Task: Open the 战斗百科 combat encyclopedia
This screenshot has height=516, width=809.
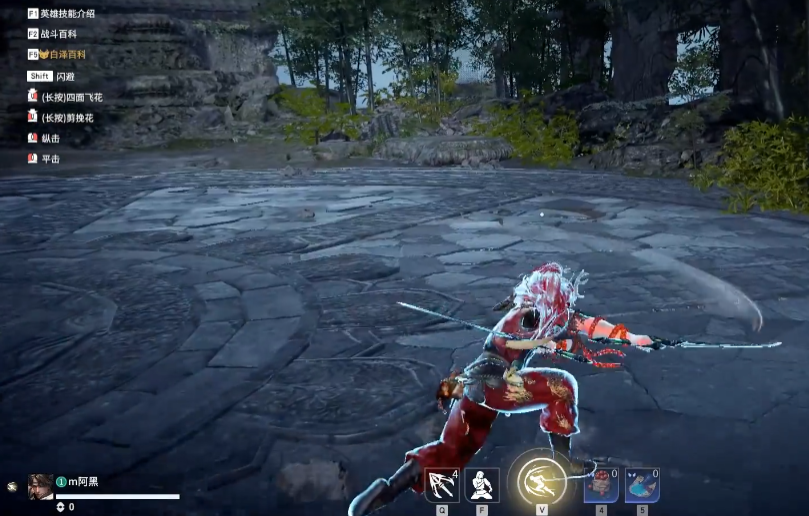Action: coord(60,34)
